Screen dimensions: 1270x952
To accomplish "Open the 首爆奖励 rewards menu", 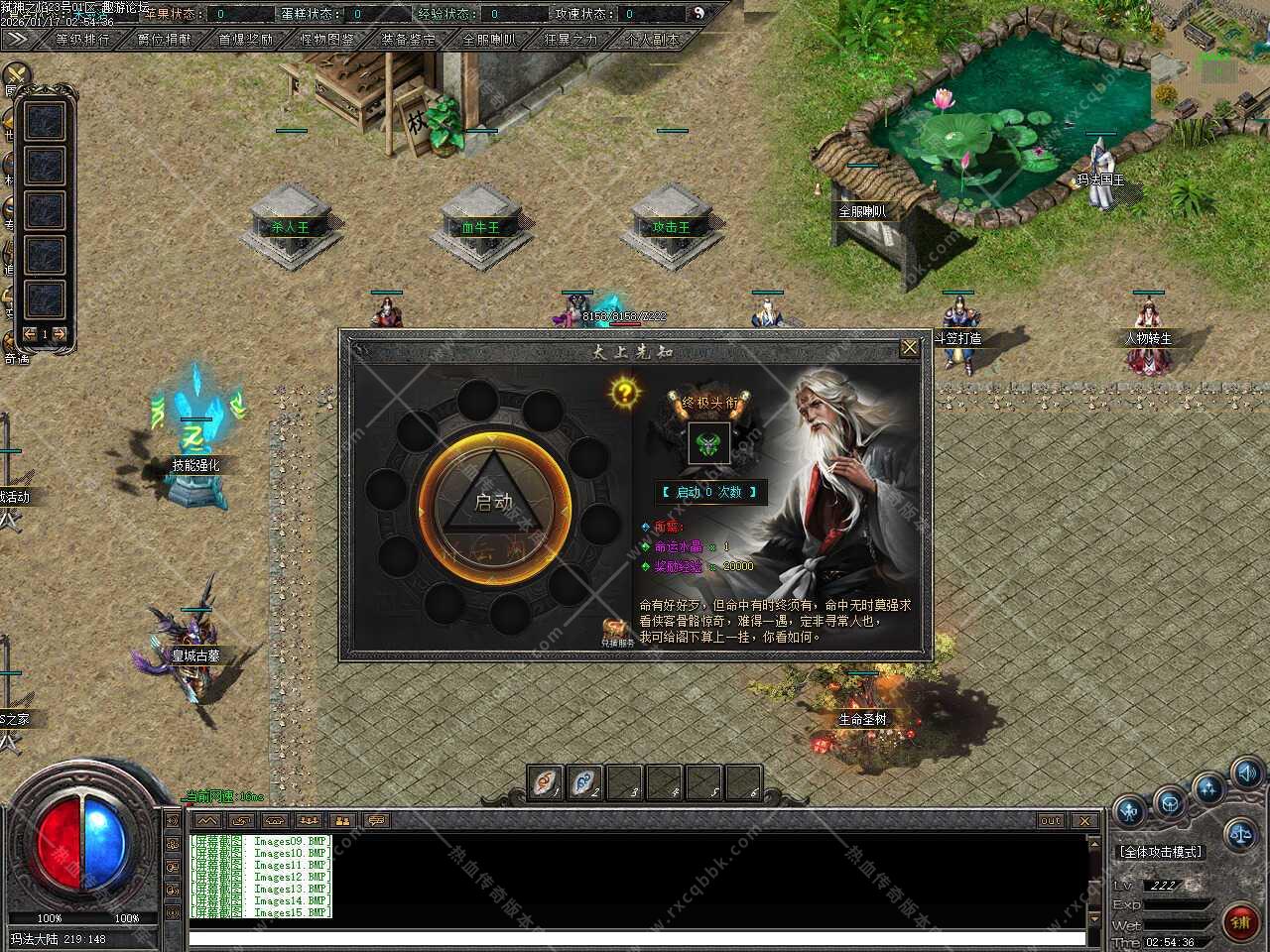I will point(245,40).
